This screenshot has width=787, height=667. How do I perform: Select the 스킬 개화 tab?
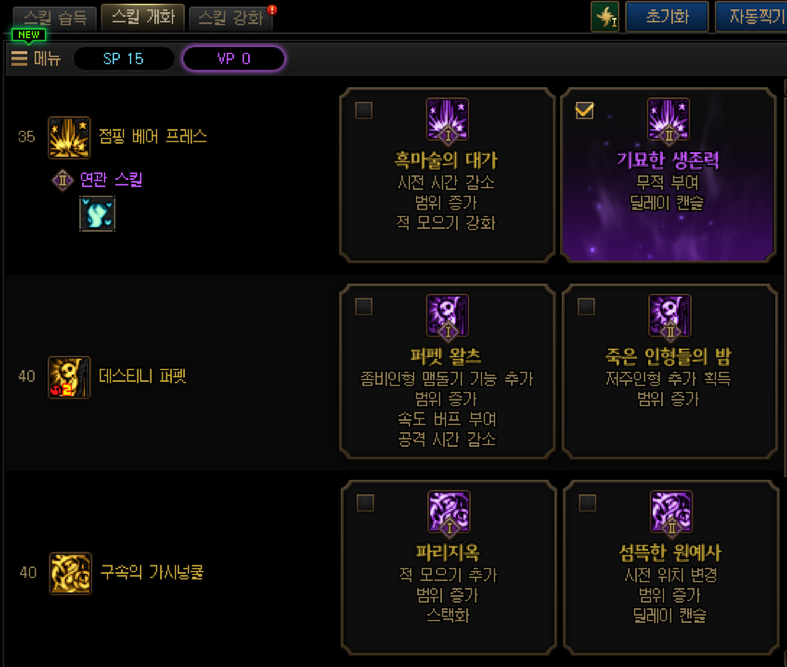[143, 18]
